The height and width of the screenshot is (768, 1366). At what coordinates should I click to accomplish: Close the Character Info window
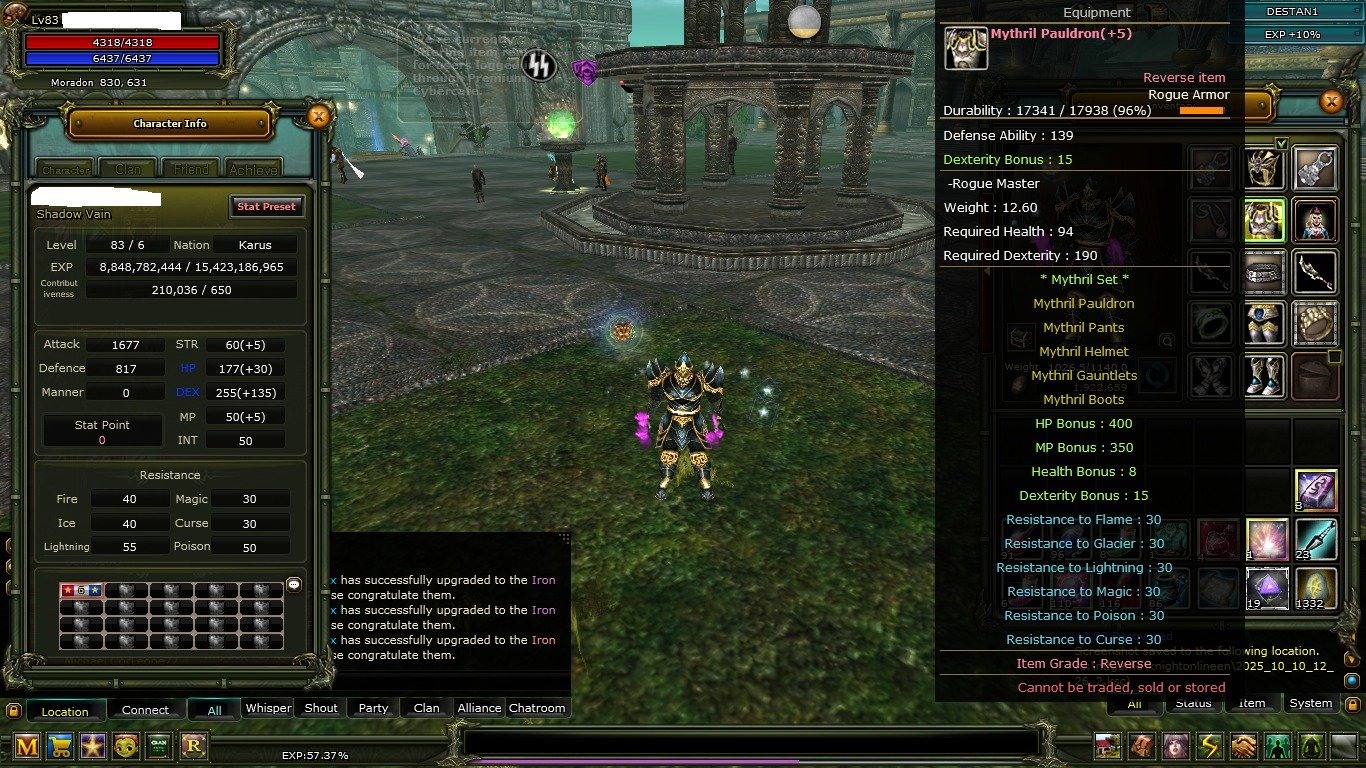(x=318, y=117)
